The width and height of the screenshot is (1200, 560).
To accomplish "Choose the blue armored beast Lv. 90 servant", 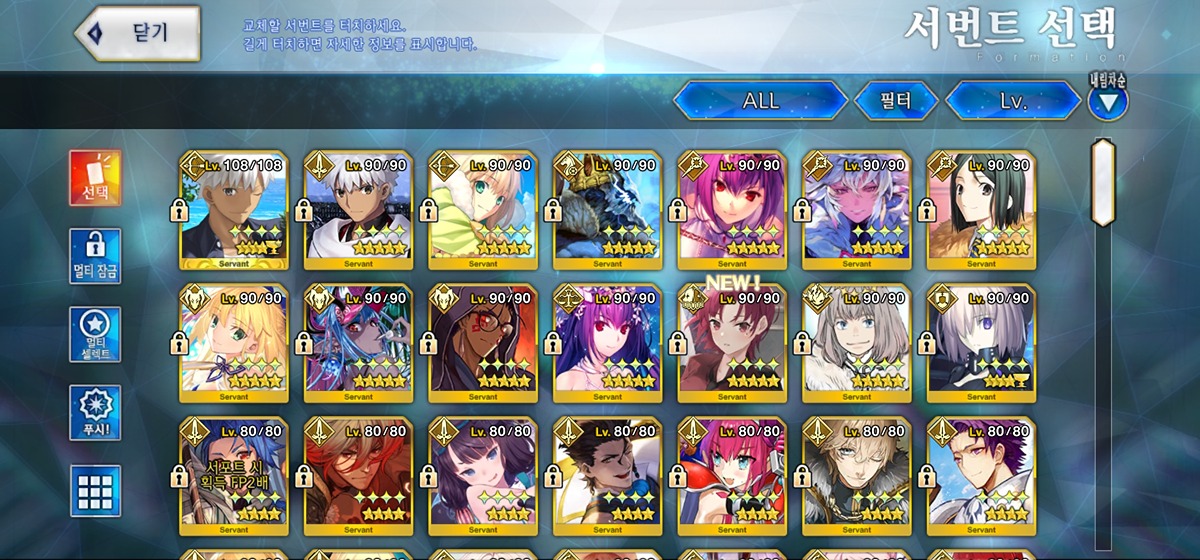I will (x=607, y=210).
